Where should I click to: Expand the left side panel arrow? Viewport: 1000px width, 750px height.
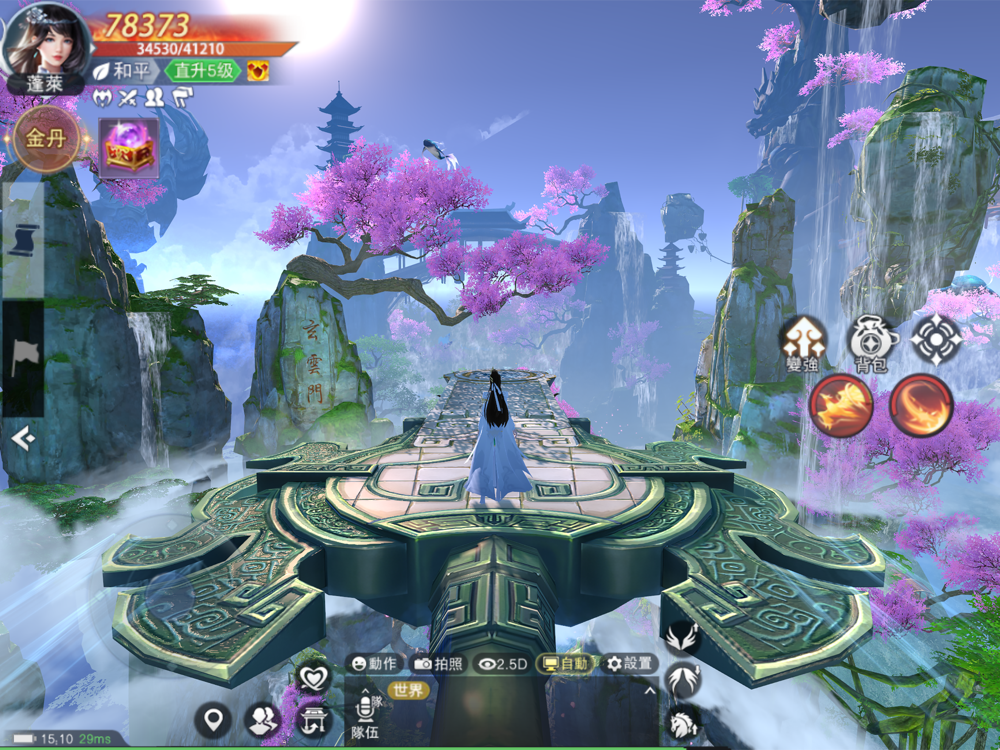22,438
